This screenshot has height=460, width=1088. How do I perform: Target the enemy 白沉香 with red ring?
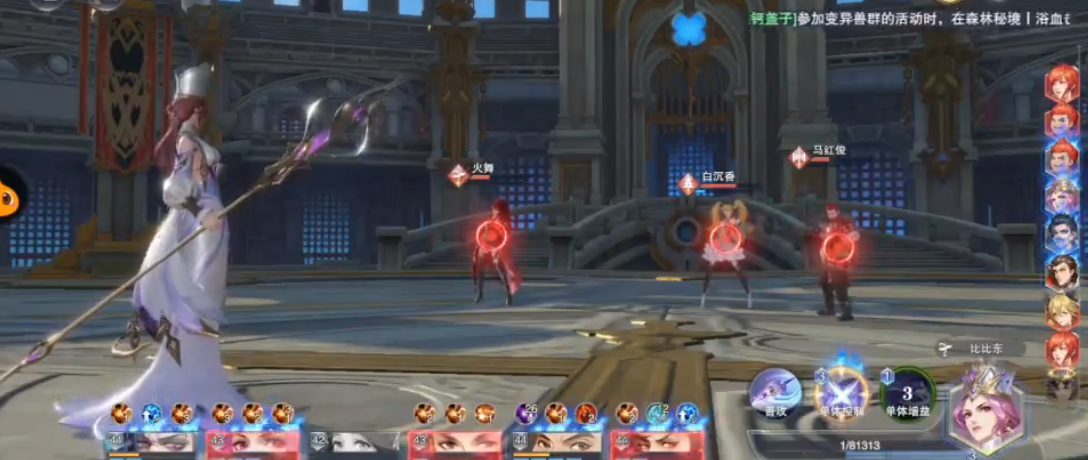725,238
